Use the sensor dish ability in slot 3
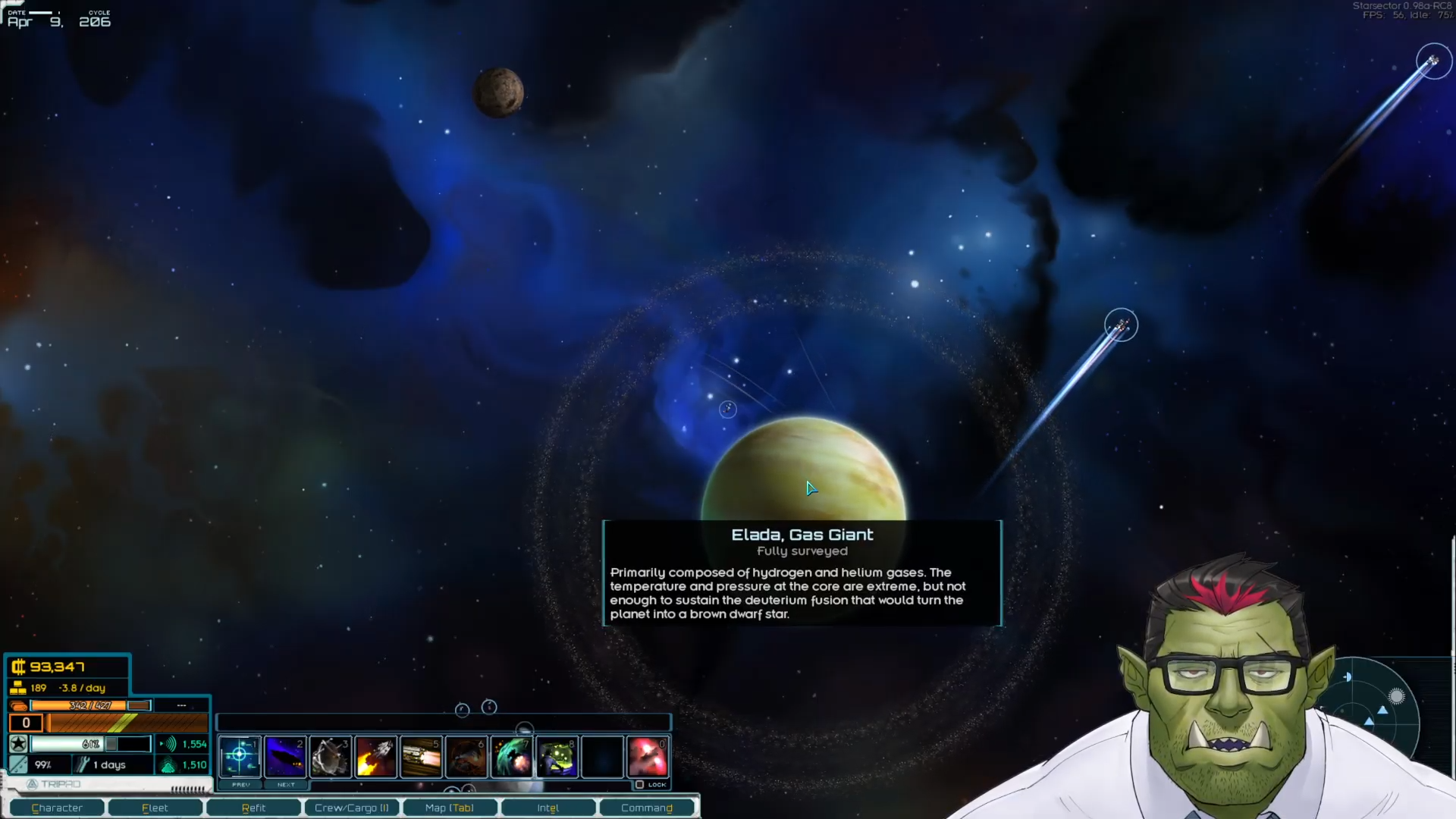Viewport: 1456px width, 819px height. (331, 756)
